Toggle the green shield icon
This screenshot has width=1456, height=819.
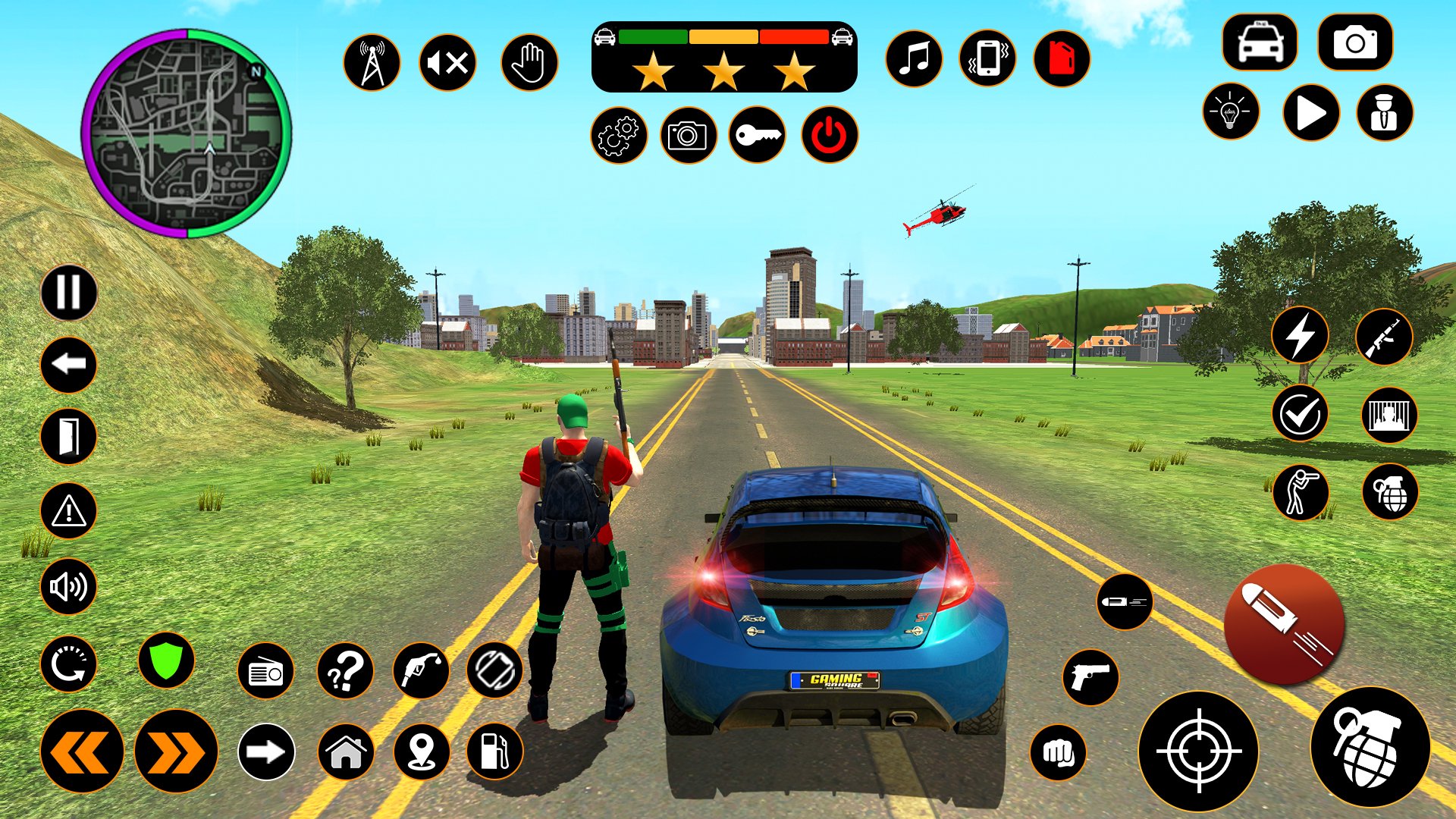166,660
